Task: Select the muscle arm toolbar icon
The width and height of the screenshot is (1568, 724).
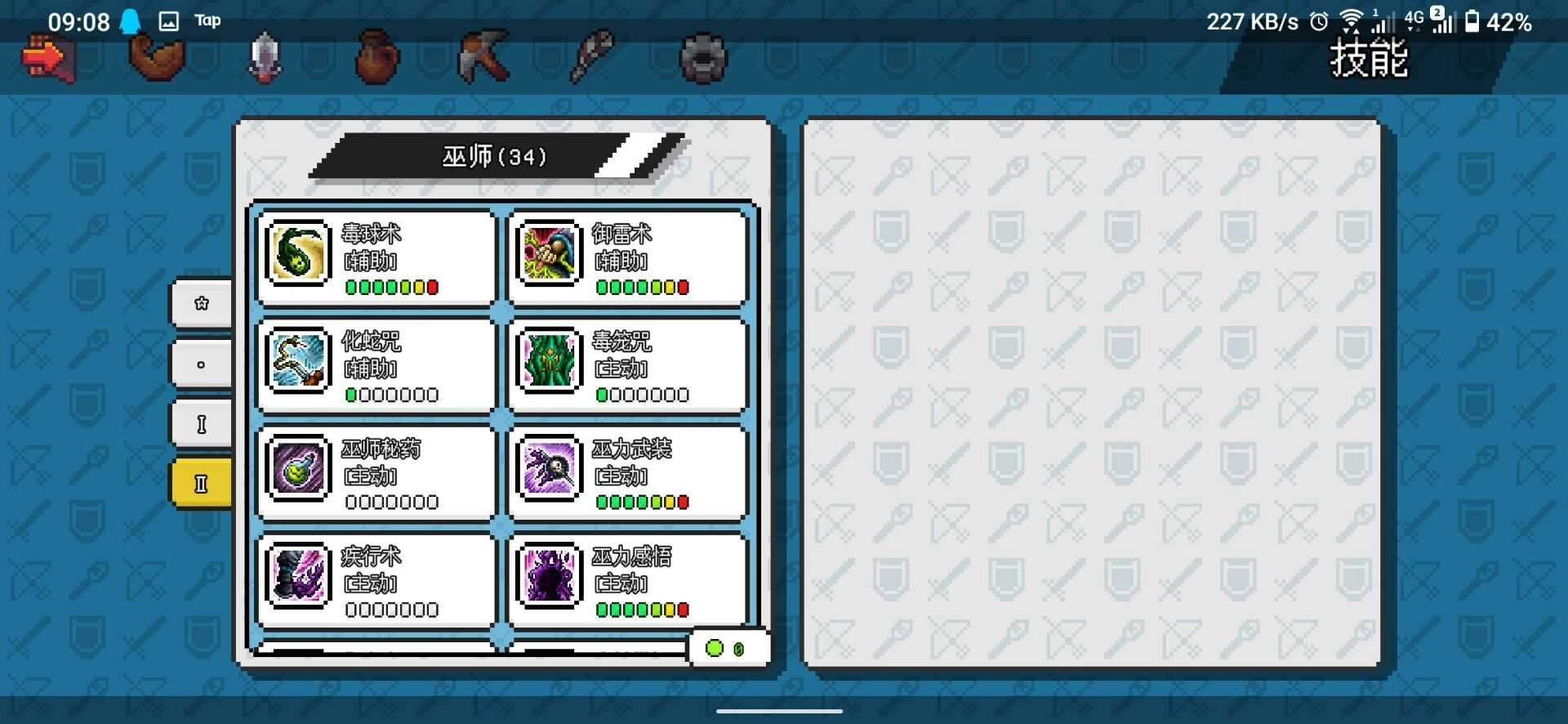Action: [x=155, y=56]
